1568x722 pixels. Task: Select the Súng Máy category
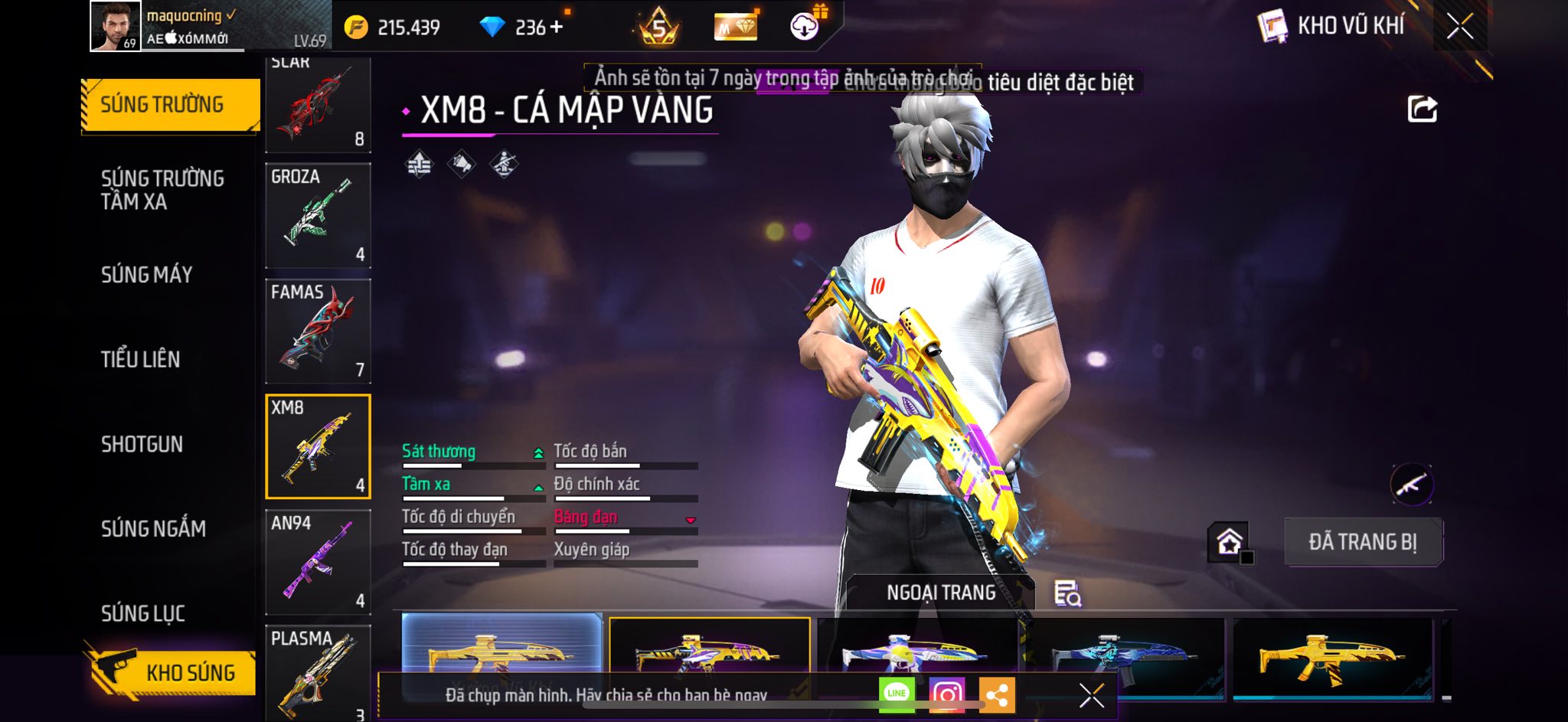point(147,275)
